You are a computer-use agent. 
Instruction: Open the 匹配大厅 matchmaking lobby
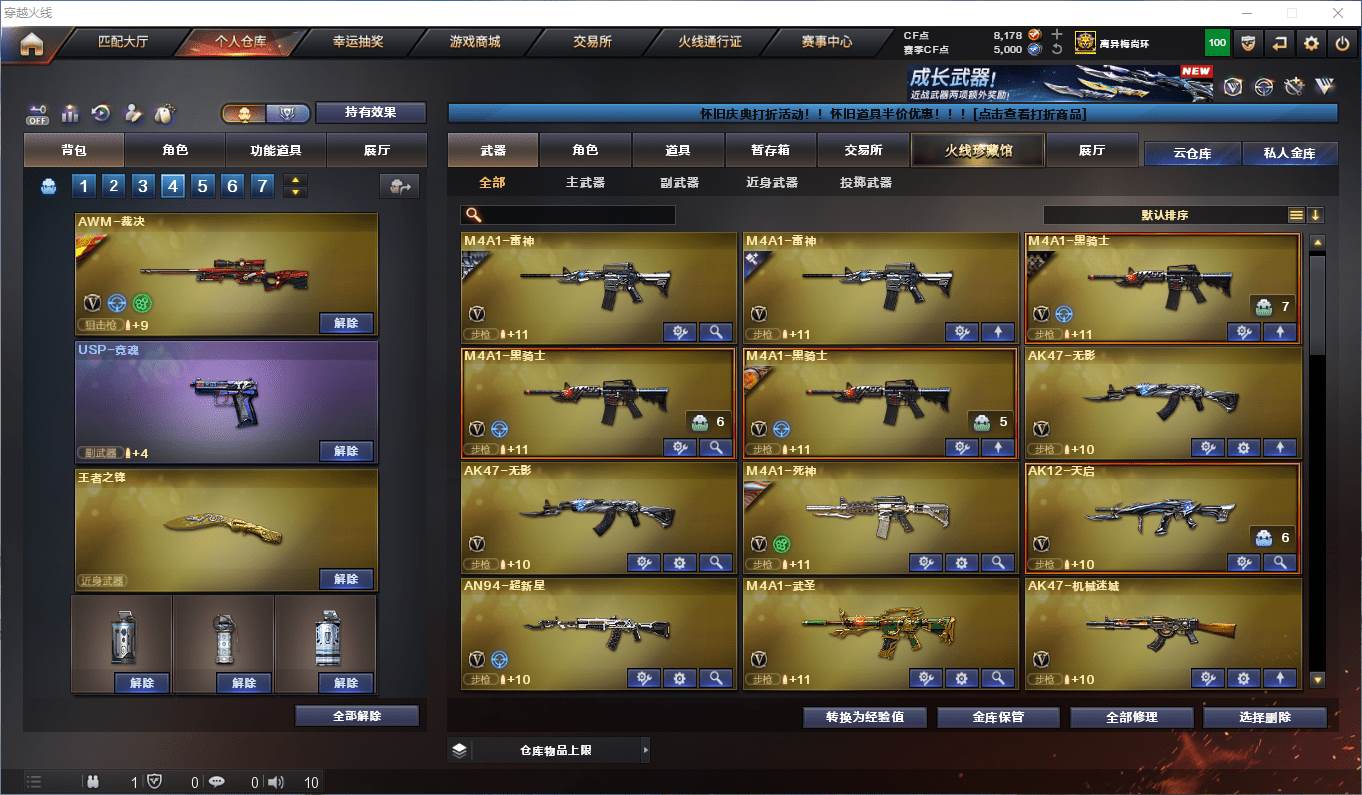click(x=123, y=42)
